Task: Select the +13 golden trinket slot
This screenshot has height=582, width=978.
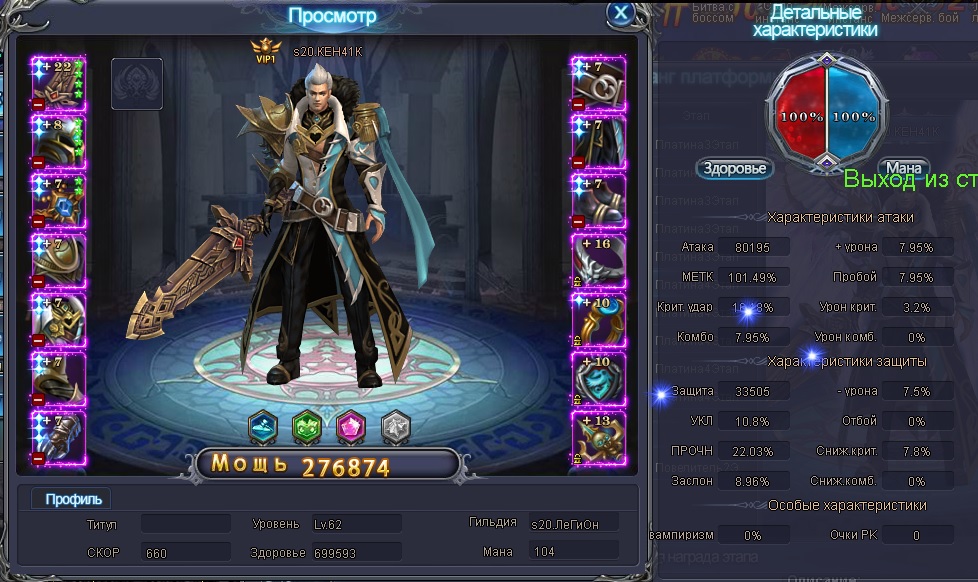Action: pyautogui.click(x=598, y=438)
